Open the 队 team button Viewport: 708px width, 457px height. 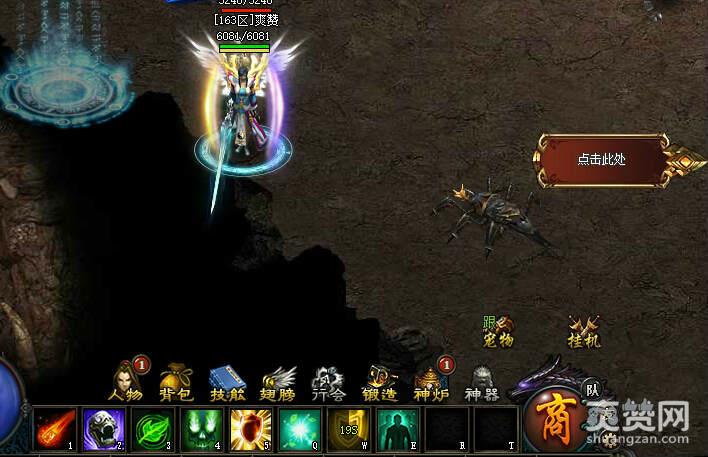[x=591, y=390]
